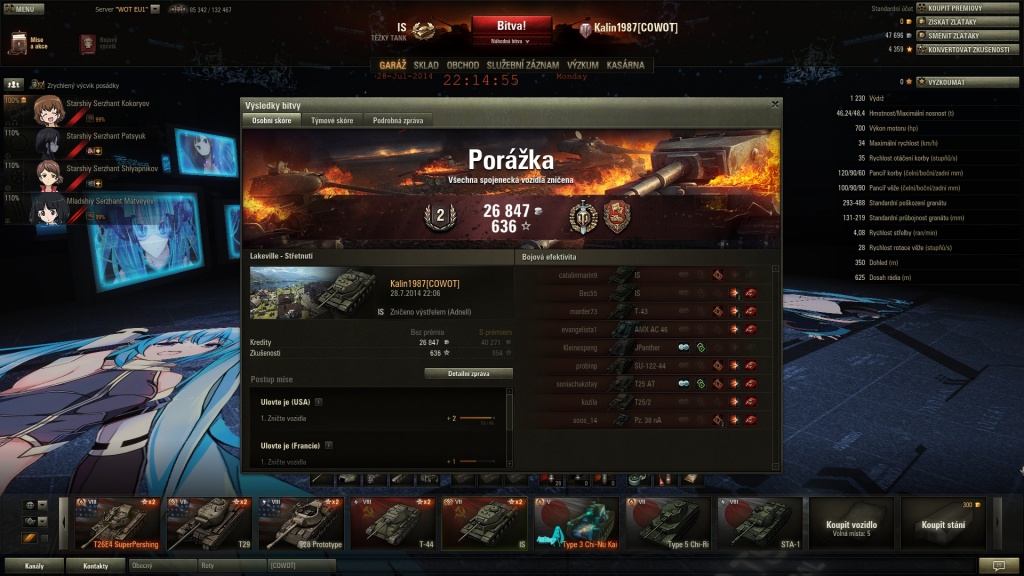Select the Osobní skóre tab
Image resolution: width=1024 pixels, height=576 pixels.
[271, 120]
